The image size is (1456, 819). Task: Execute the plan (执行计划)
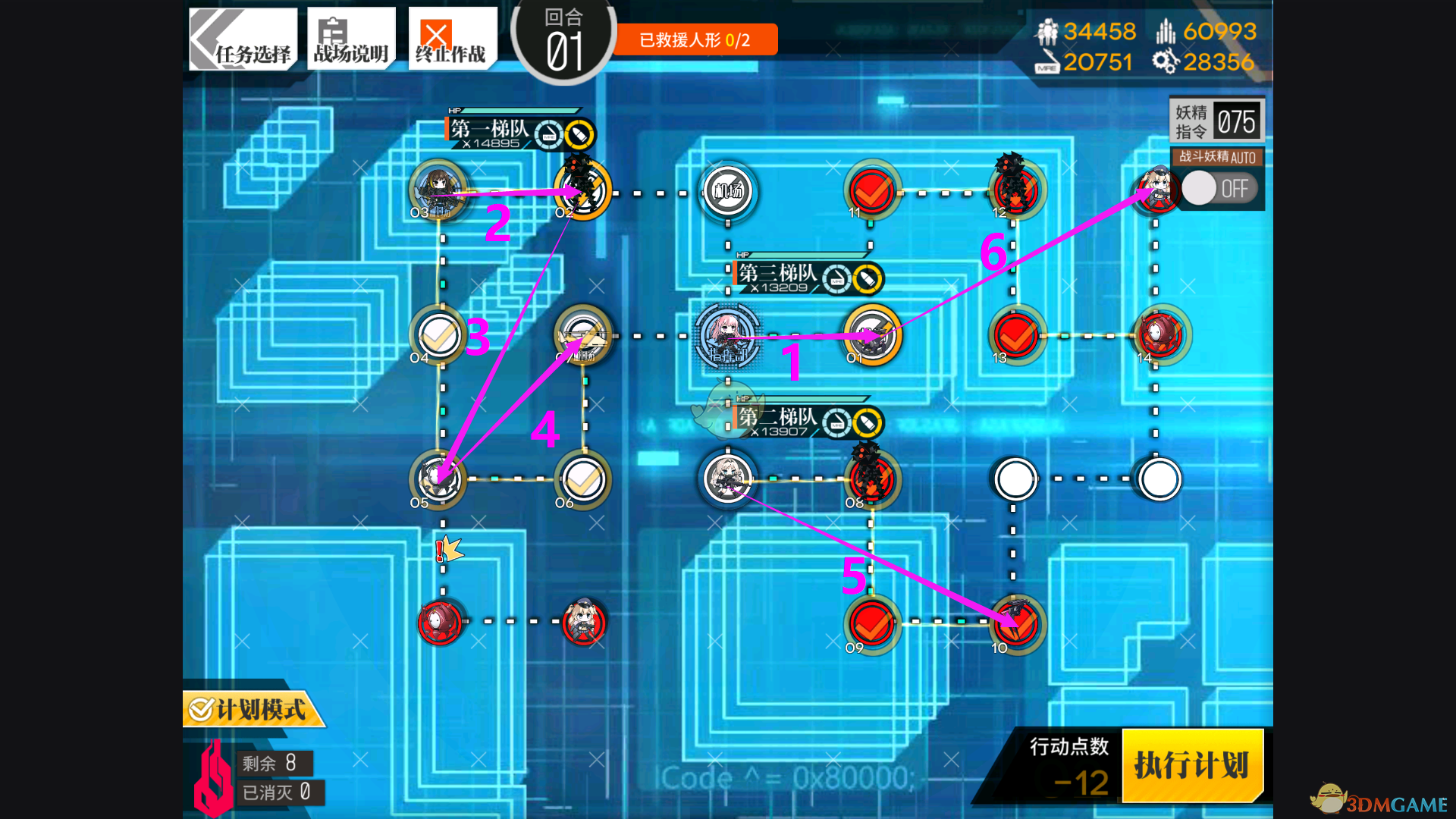1191,765
